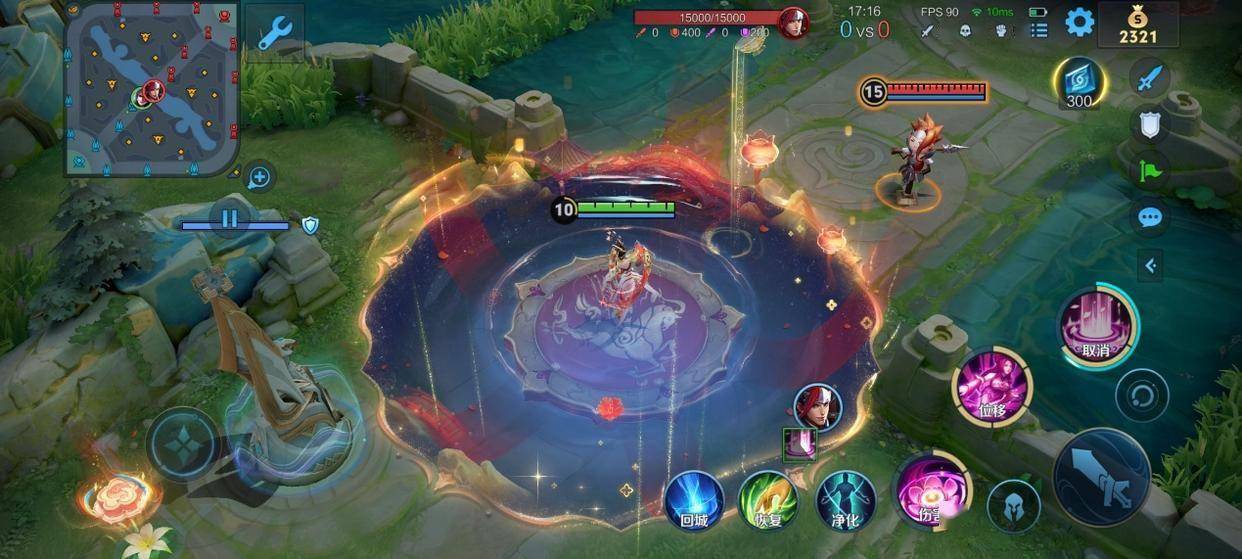This screenshot has width=1242, height=559.
Task: Cast the 回城 recall spell
Action: [x=694, y=500]
